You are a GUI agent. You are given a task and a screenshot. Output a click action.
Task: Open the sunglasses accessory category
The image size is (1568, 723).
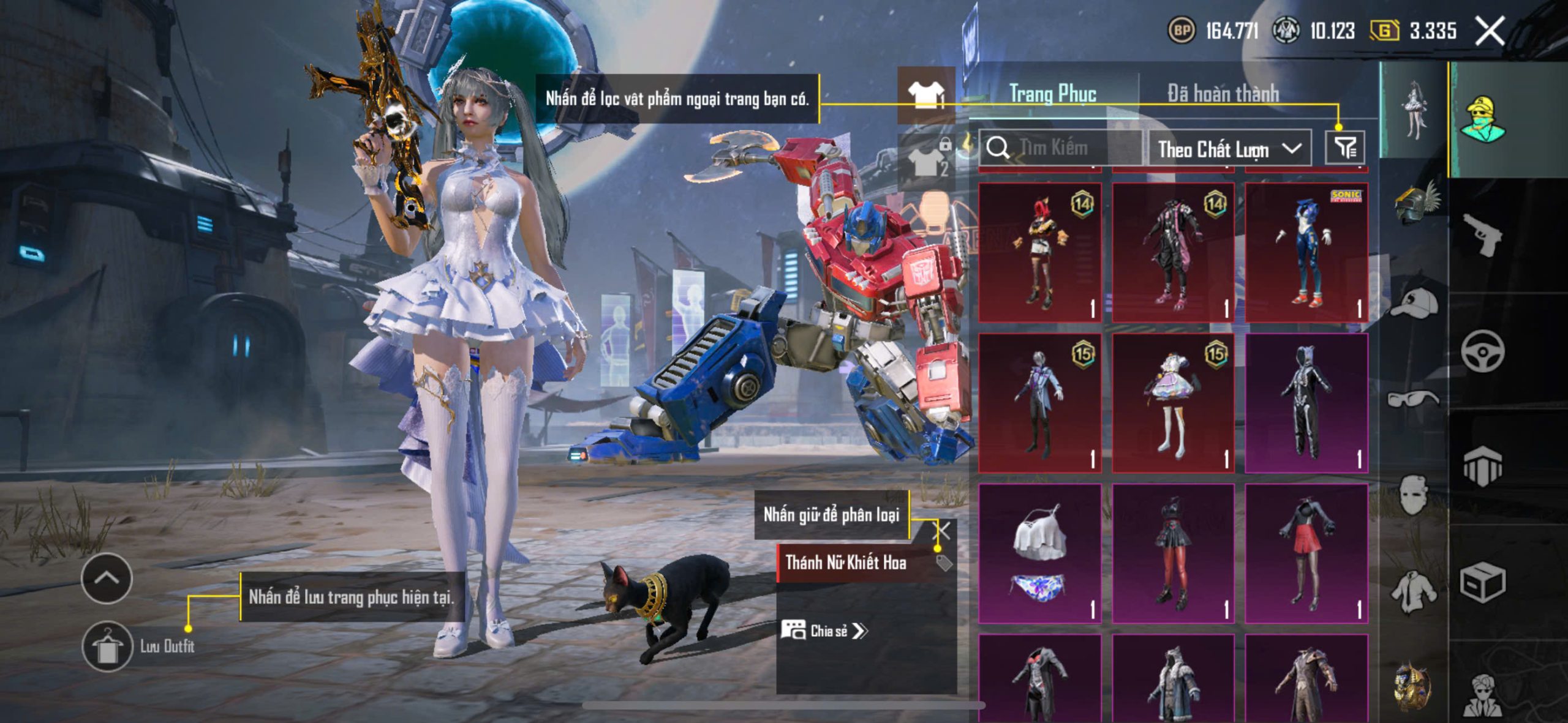[1413, 399]
